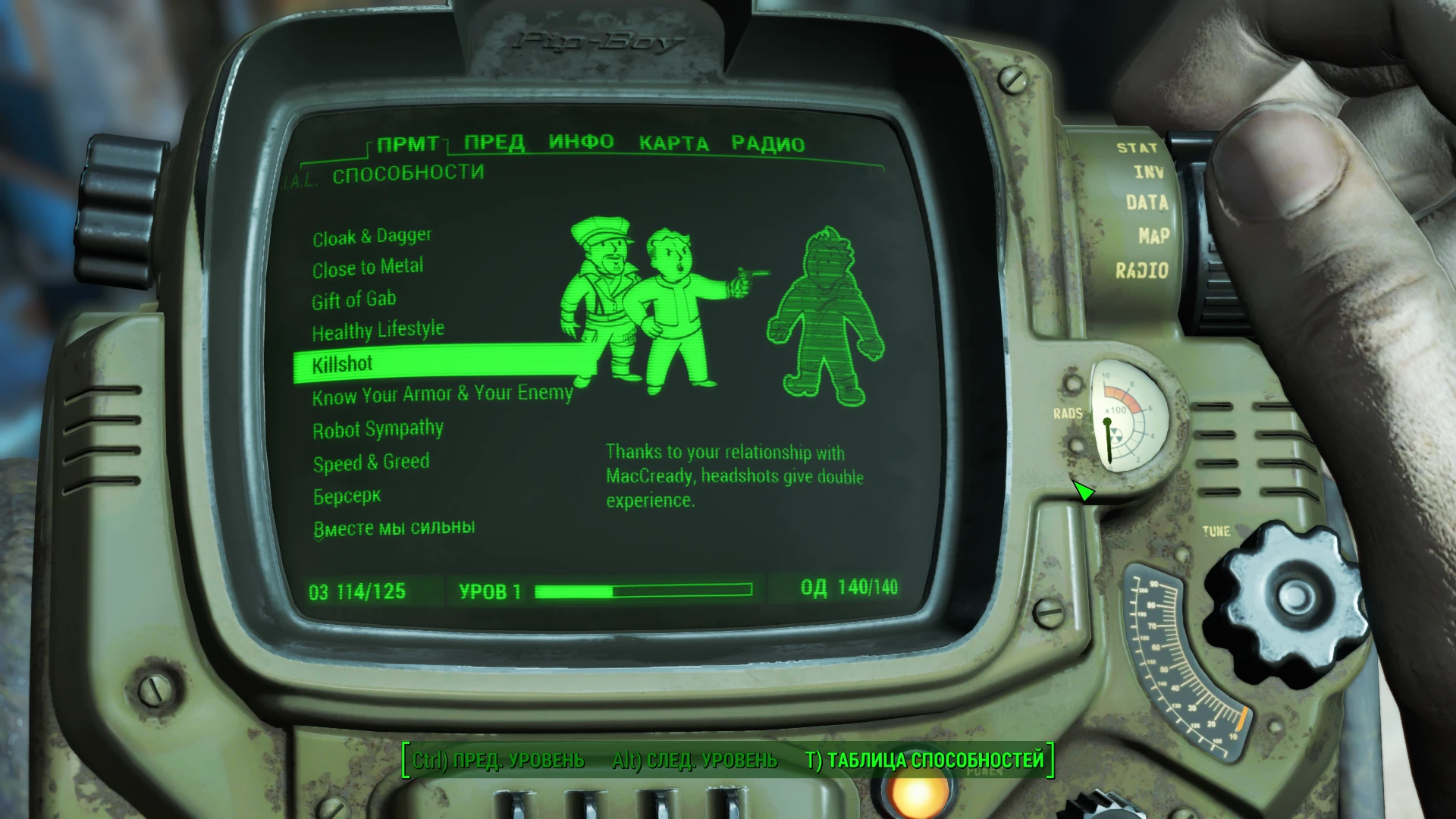Select the Robot Sympathy perk entry
The width and height of the screenshot is (1456, 819).
point(378,429)
